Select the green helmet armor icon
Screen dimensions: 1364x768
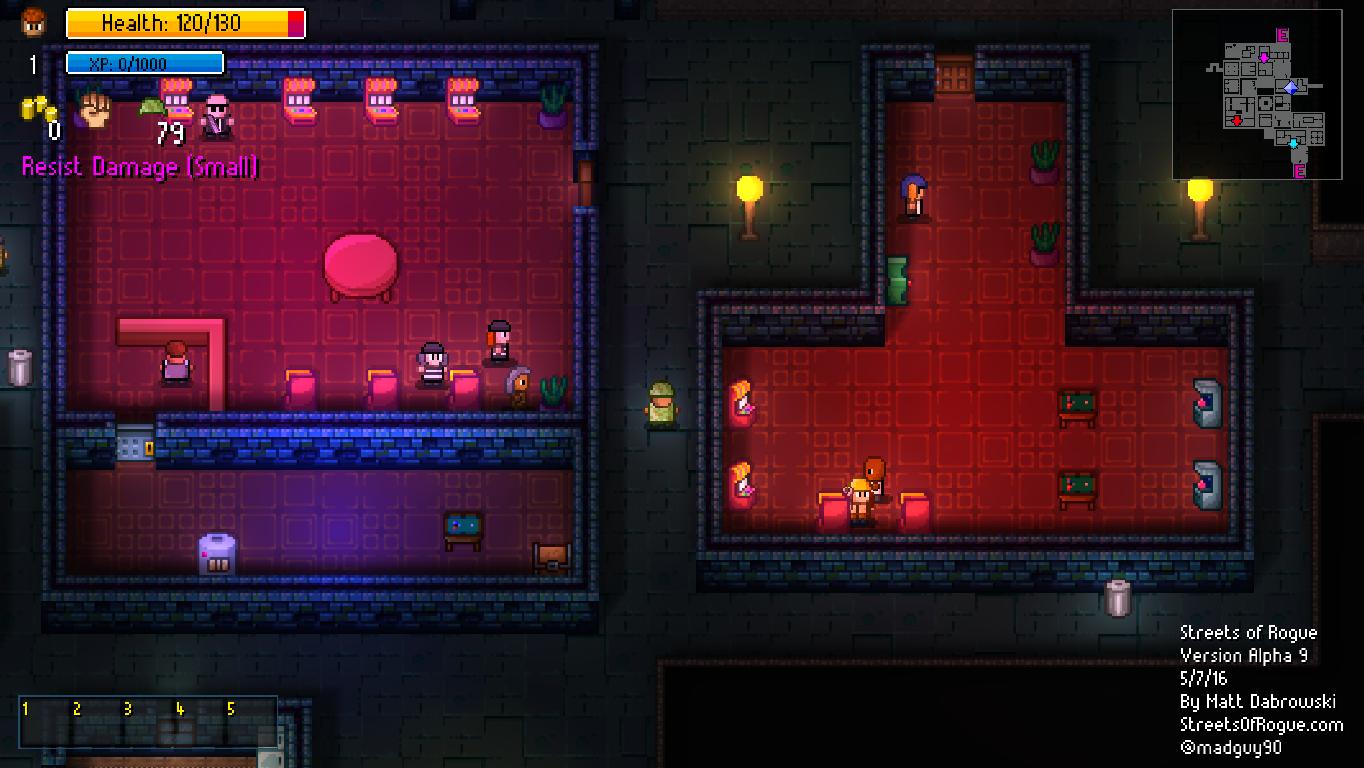pyautogui.click(x=151, y=107)
